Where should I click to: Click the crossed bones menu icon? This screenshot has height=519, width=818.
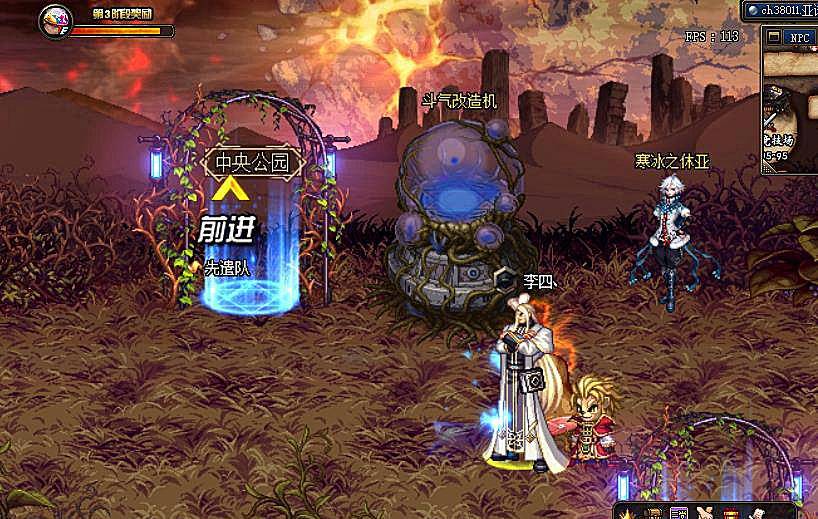pos(705,513)
